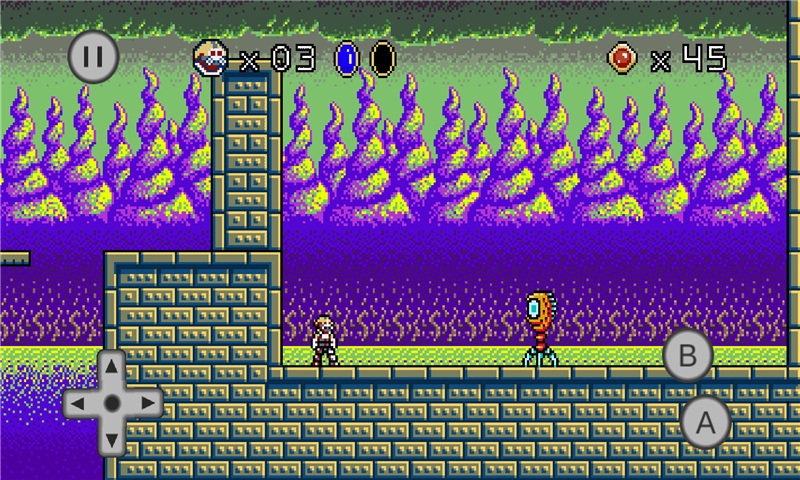The width and height of the screenshot is (800, 480).
Task: Tap the D-pad up arrow
Action: pyautogui.click(x=112, y=369)
